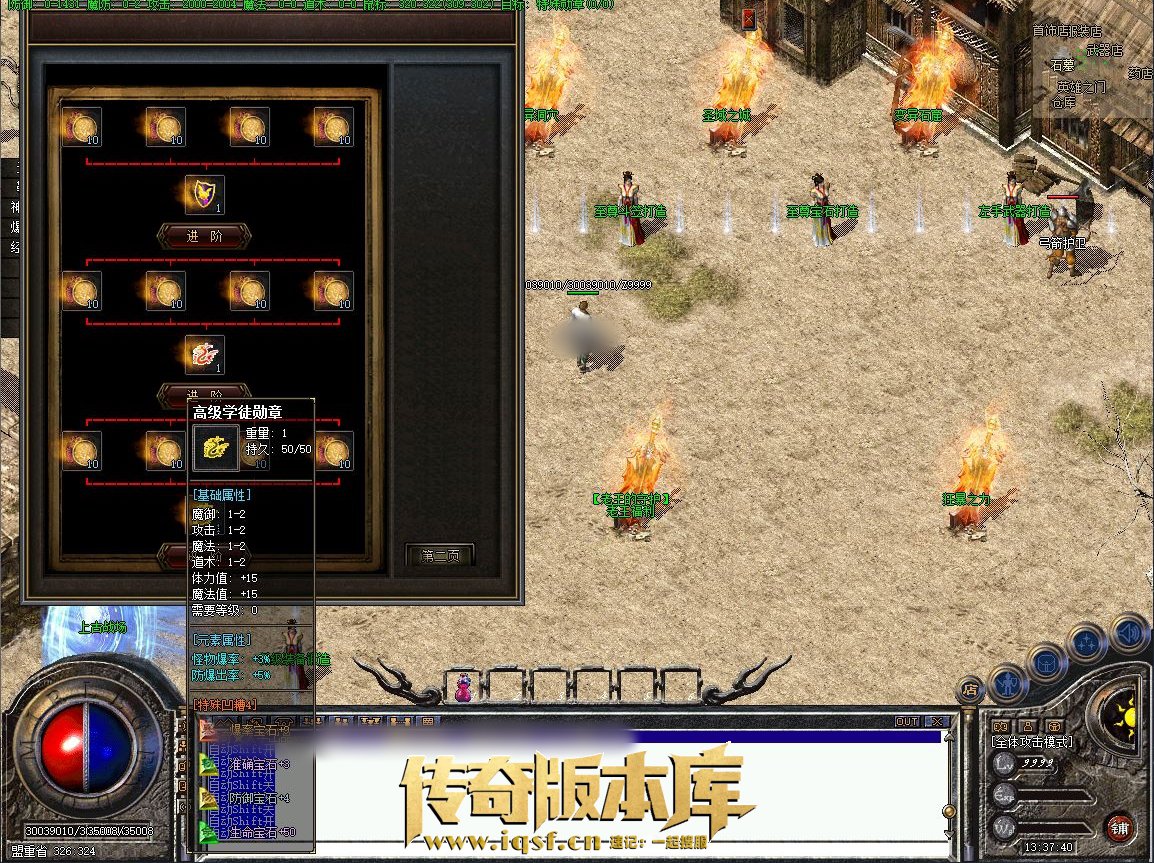Open the skills sparkle round button
The image size is (1154, 863).
1087,642
